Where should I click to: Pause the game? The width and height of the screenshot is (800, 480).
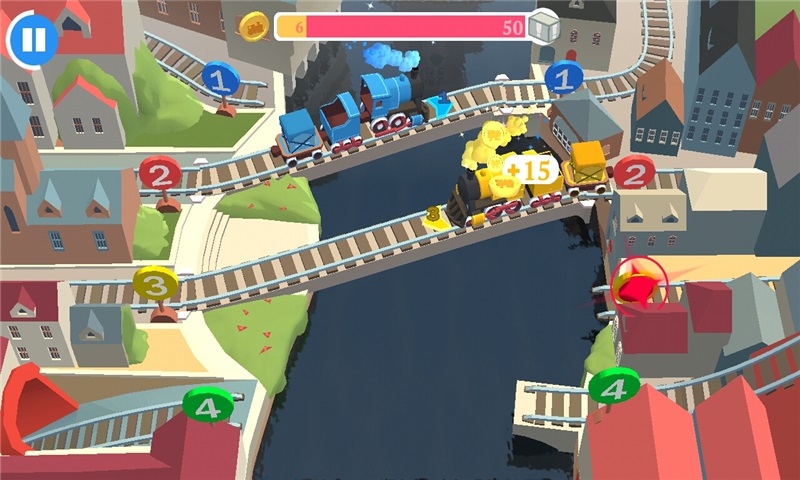(x=33, y=39)
